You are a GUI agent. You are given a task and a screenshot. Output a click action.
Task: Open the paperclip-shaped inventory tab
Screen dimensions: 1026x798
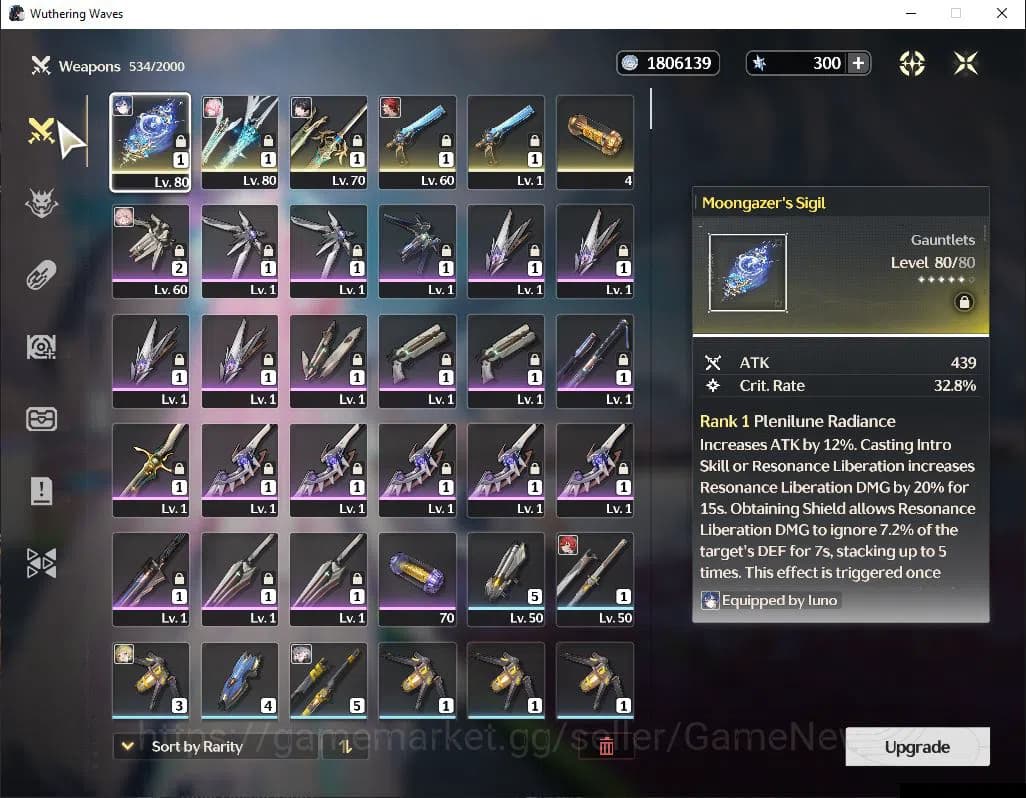pyautogui.click(x=41, y=274)
